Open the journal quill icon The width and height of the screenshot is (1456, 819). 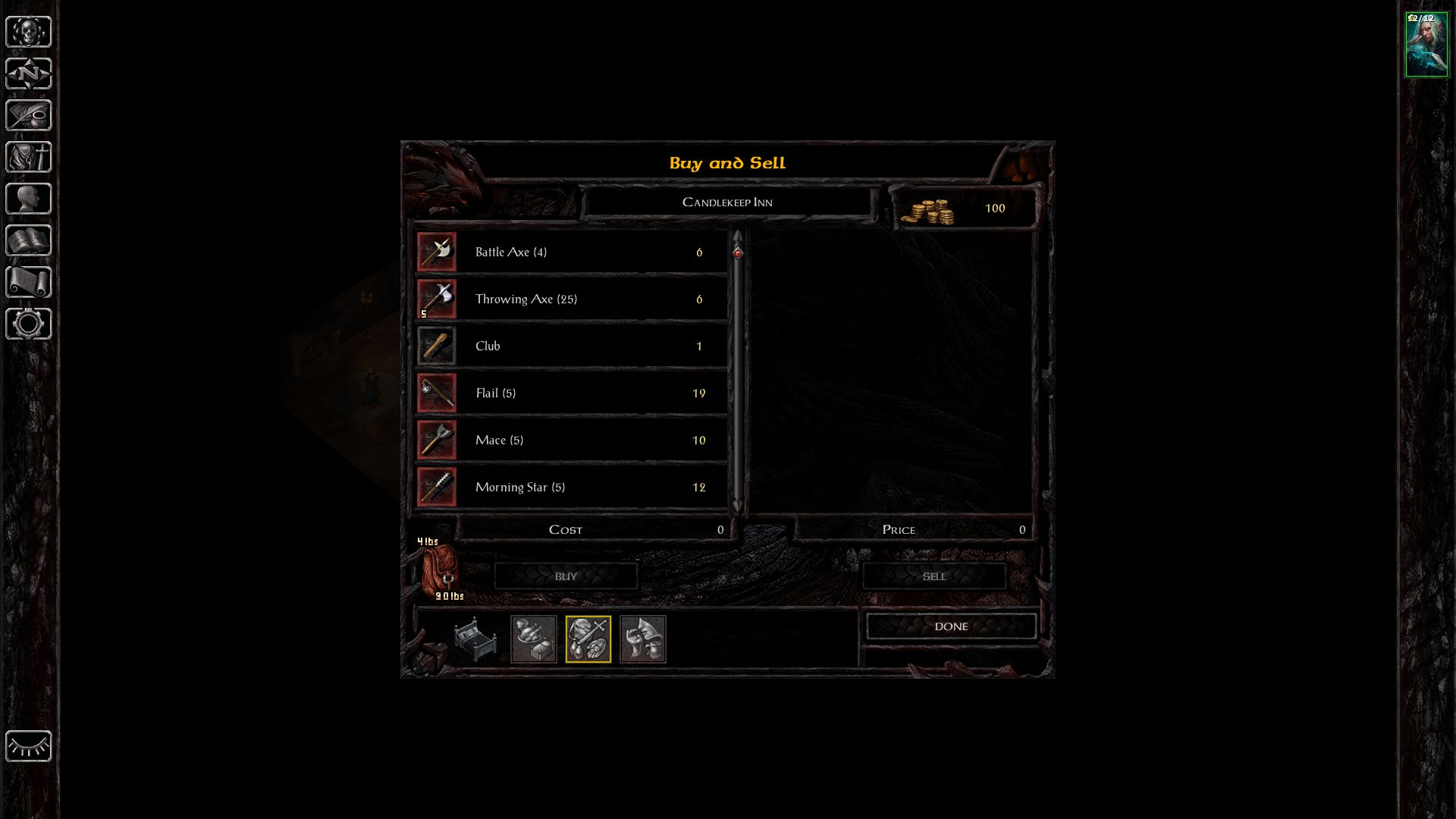29,116
